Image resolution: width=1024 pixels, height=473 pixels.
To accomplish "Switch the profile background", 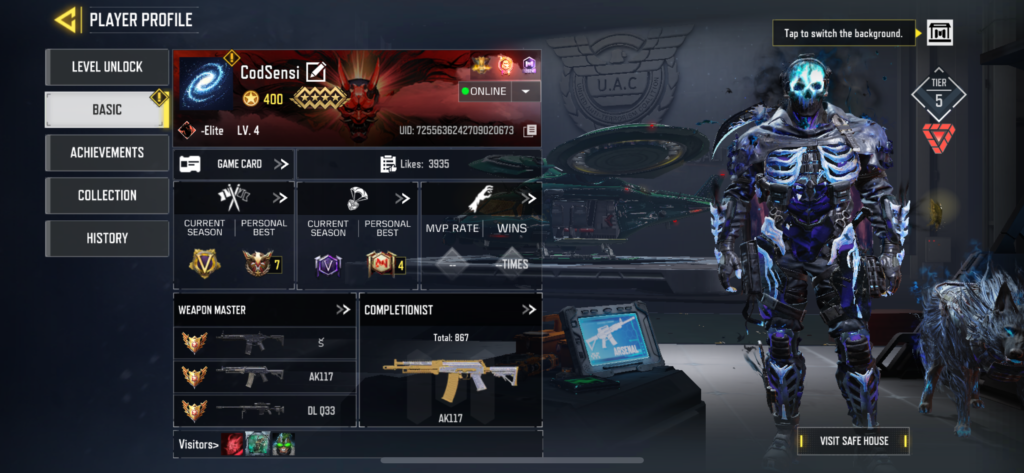I will pyautogui.click(x=939, y=33).
